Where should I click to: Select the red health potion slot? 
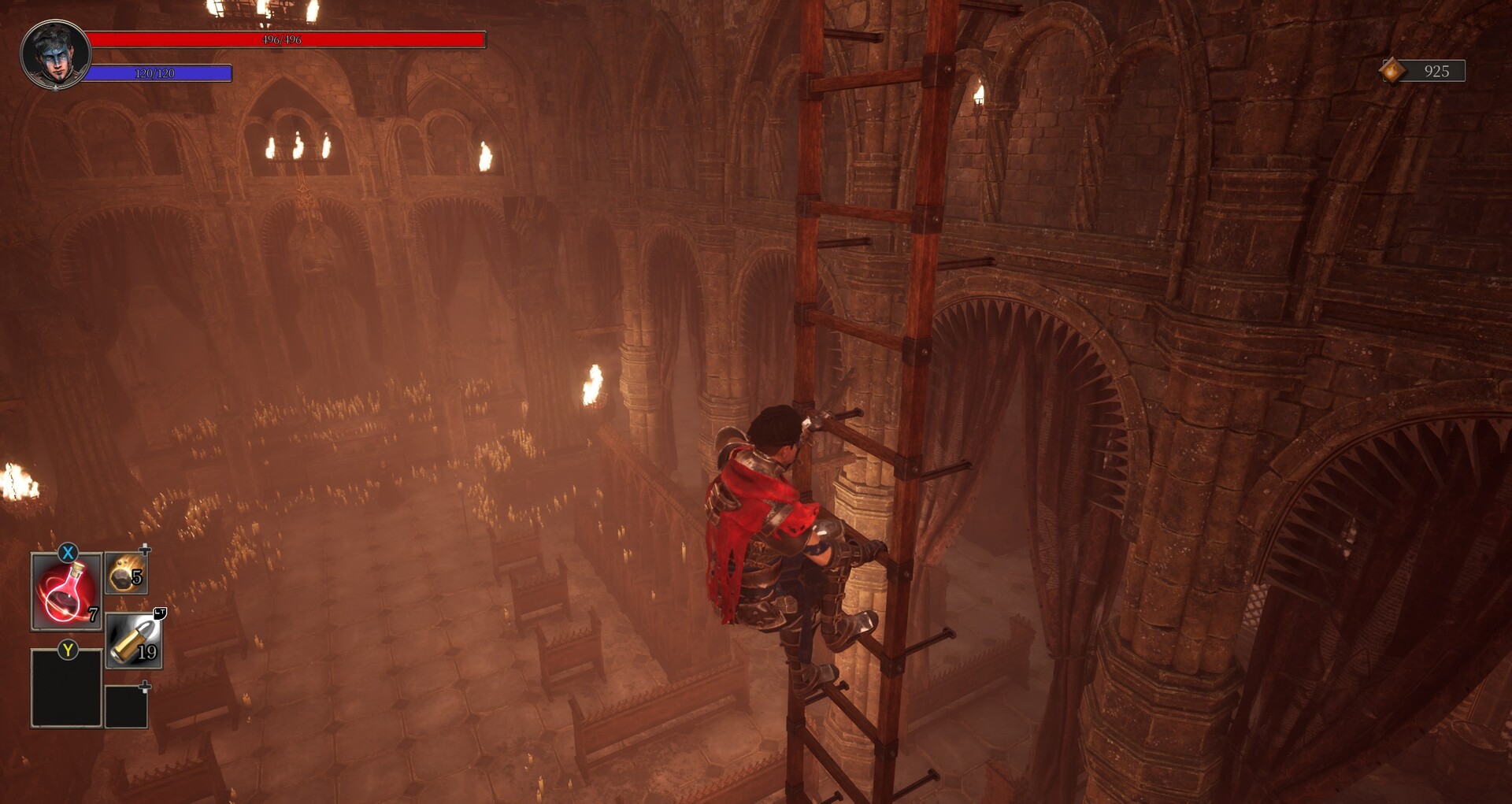coord(66,592)
